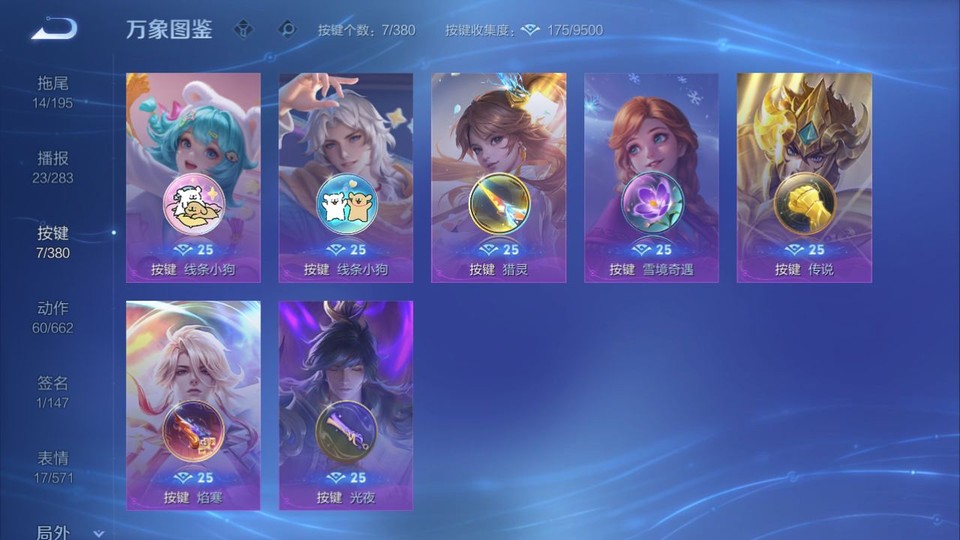Go back using the return arrow
960x540 pixels.
[54, 29]
